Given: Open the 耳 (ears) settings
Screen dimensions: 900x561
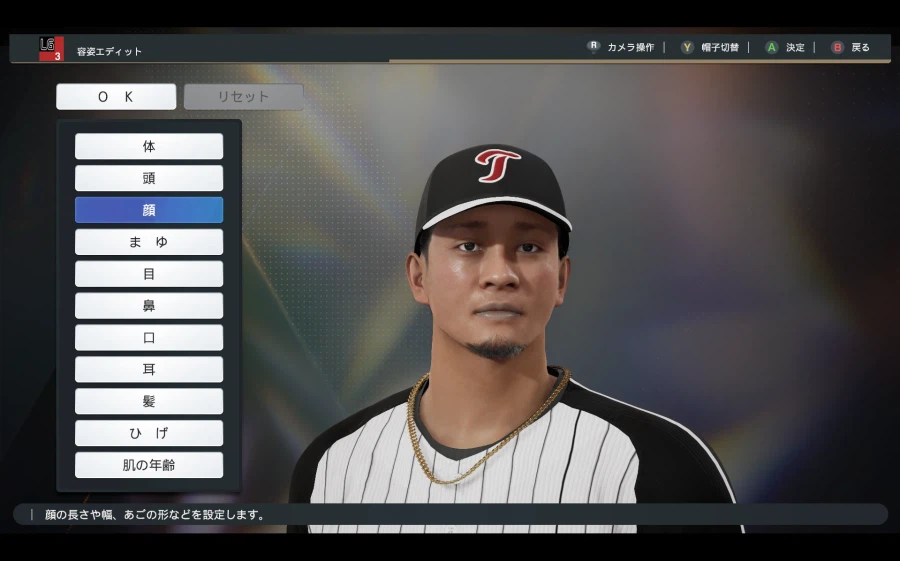Looking at the screenshot, I should tap(149, 370).
